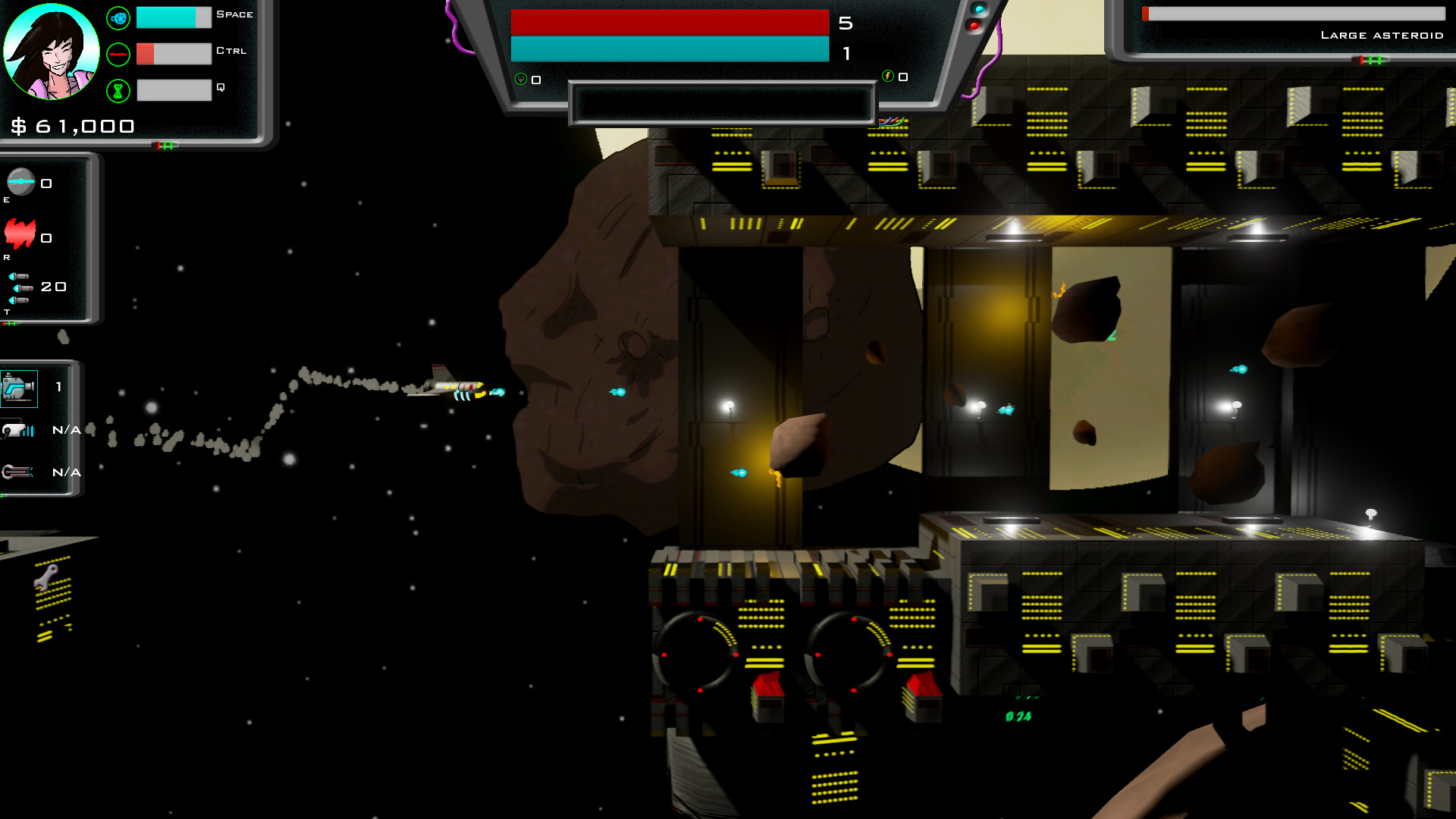Image resolution: width=1456 pixels, height=819 pixels.
Task: Pick the third claw weapon slot
Action: pyautogui.click(x=18, y=472)
